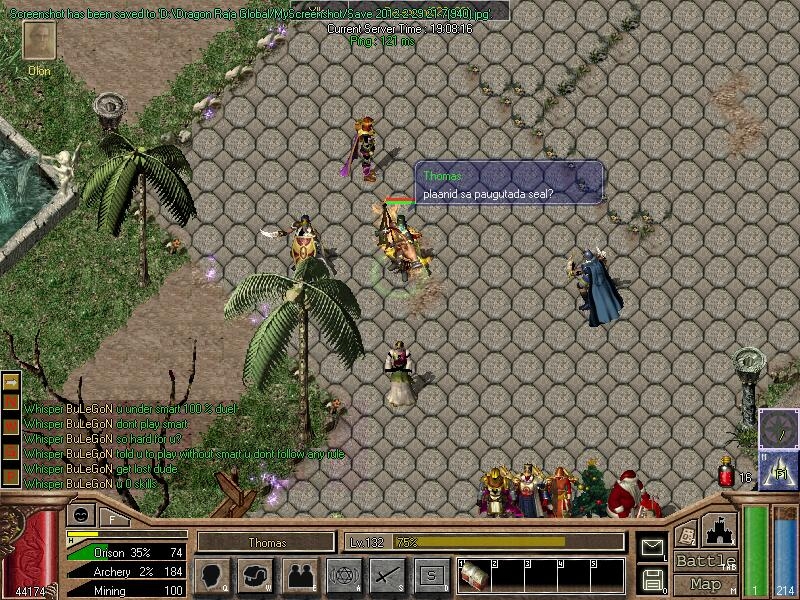Viewport: 800px width, 600px height.
Task: Click the S system button
Action: [x=432, y=576]
